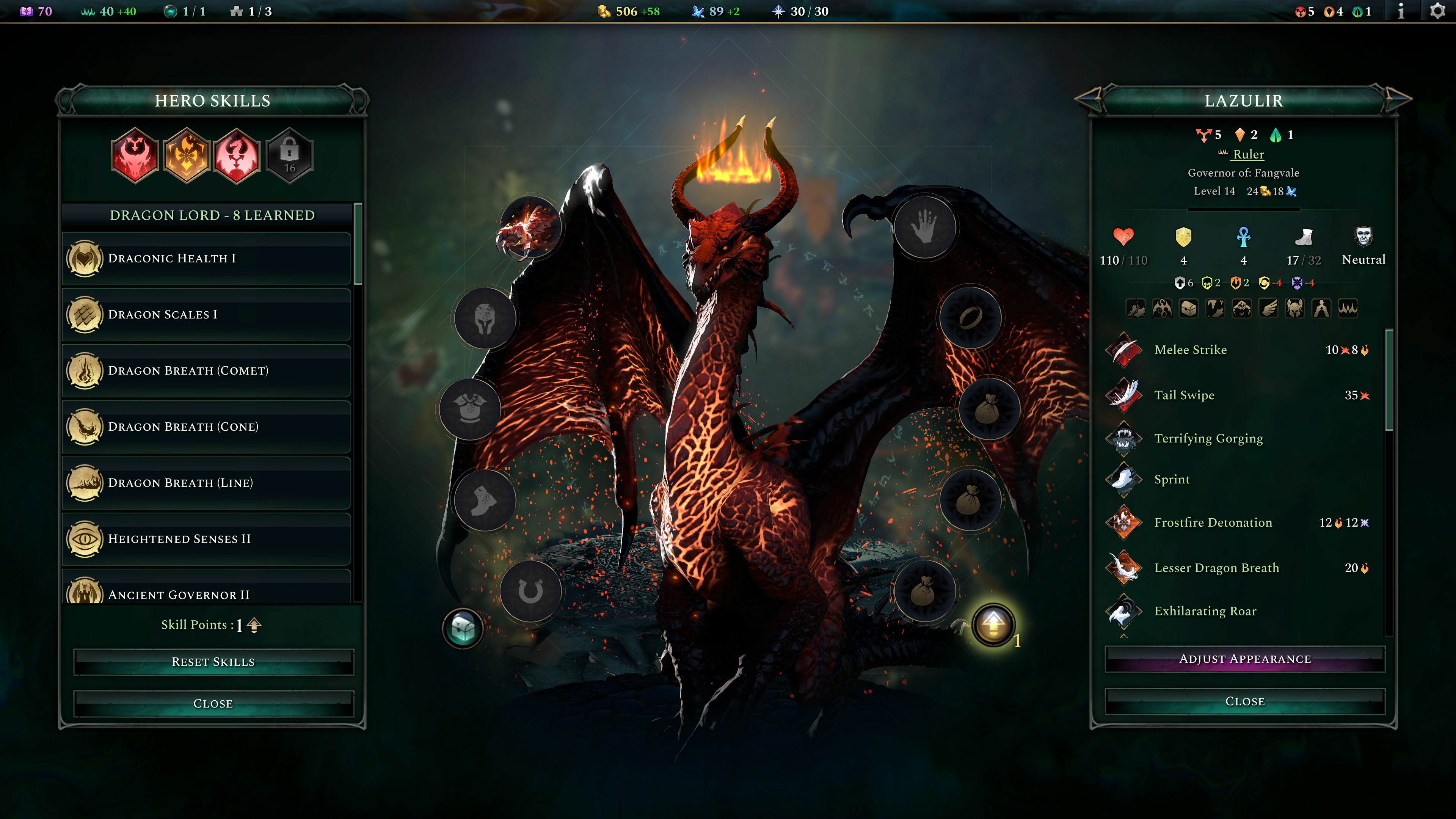Select the dragon wing trait icon in hero panel
Image resolution: width=1456 pixels, height=819 pixels.
(x=1268, y=308)
